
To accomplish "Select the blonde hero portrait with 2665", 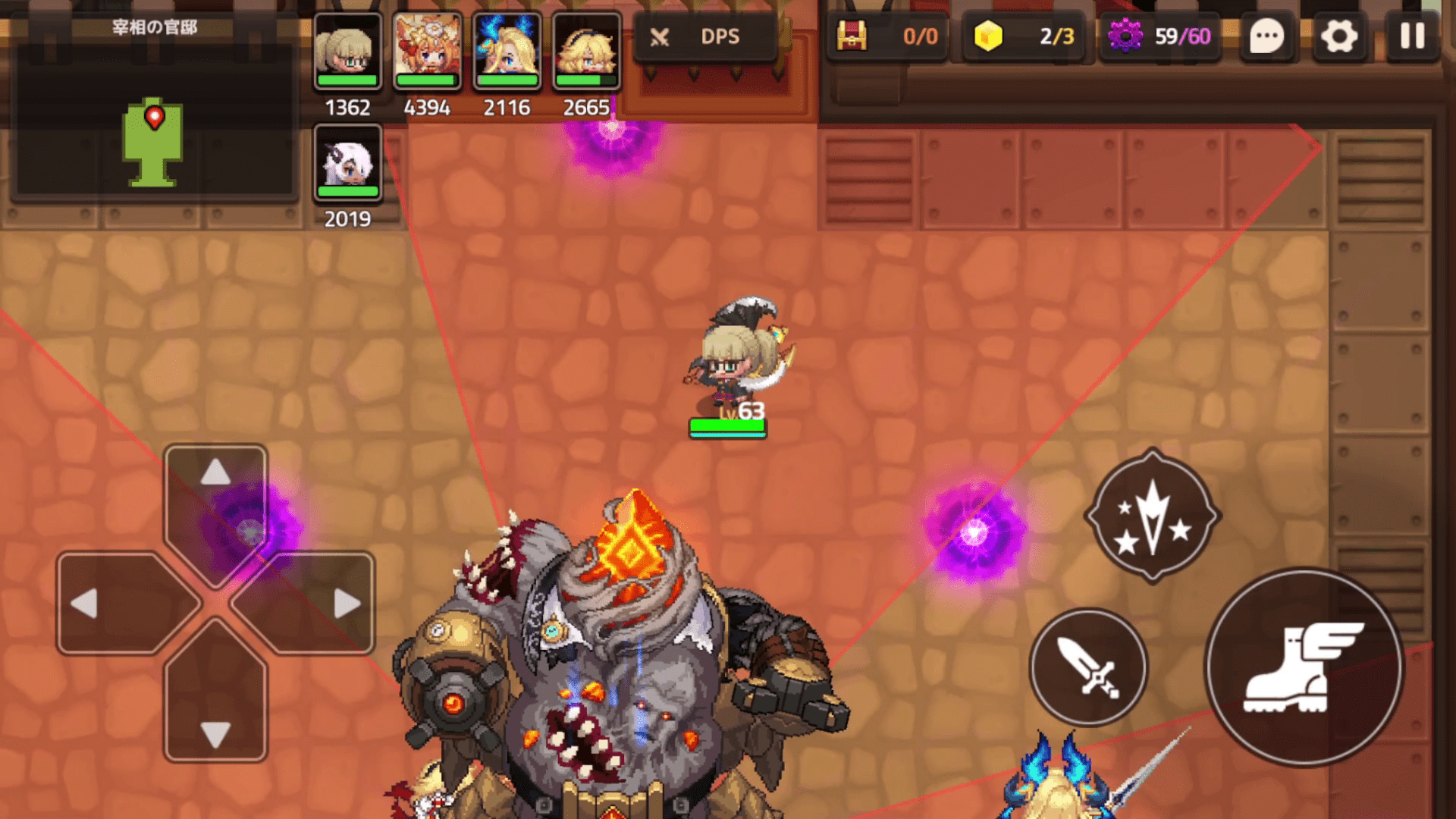I will point(586,52).
